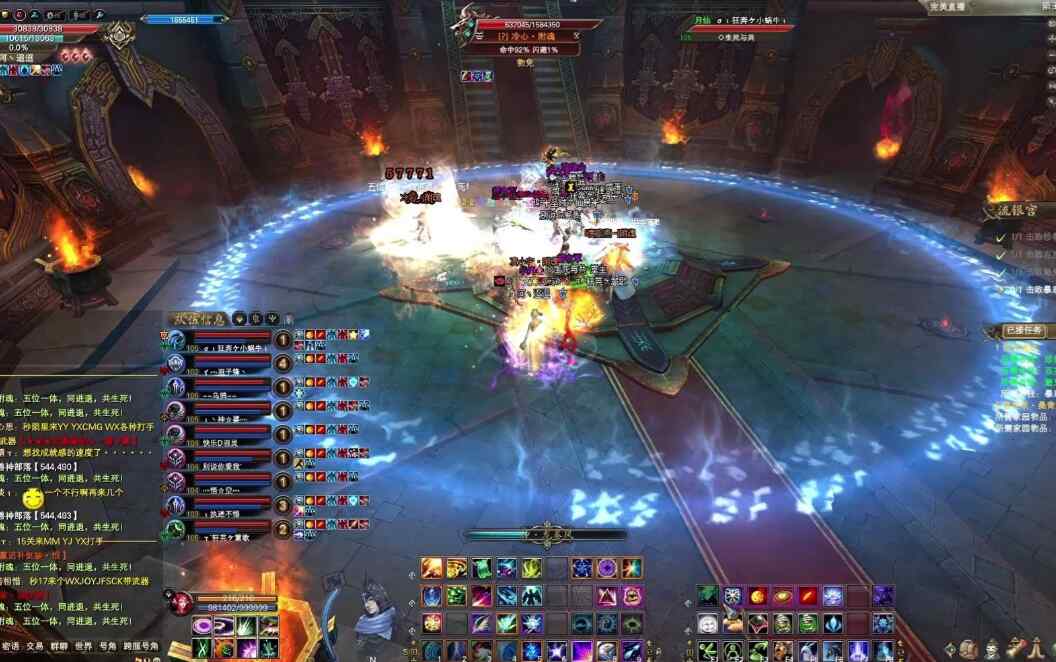This screenshot has height=662, width=1056.
Task: Activate the purple ring pet skill icon
Action: pyautogui.click(x=203, y=625)
